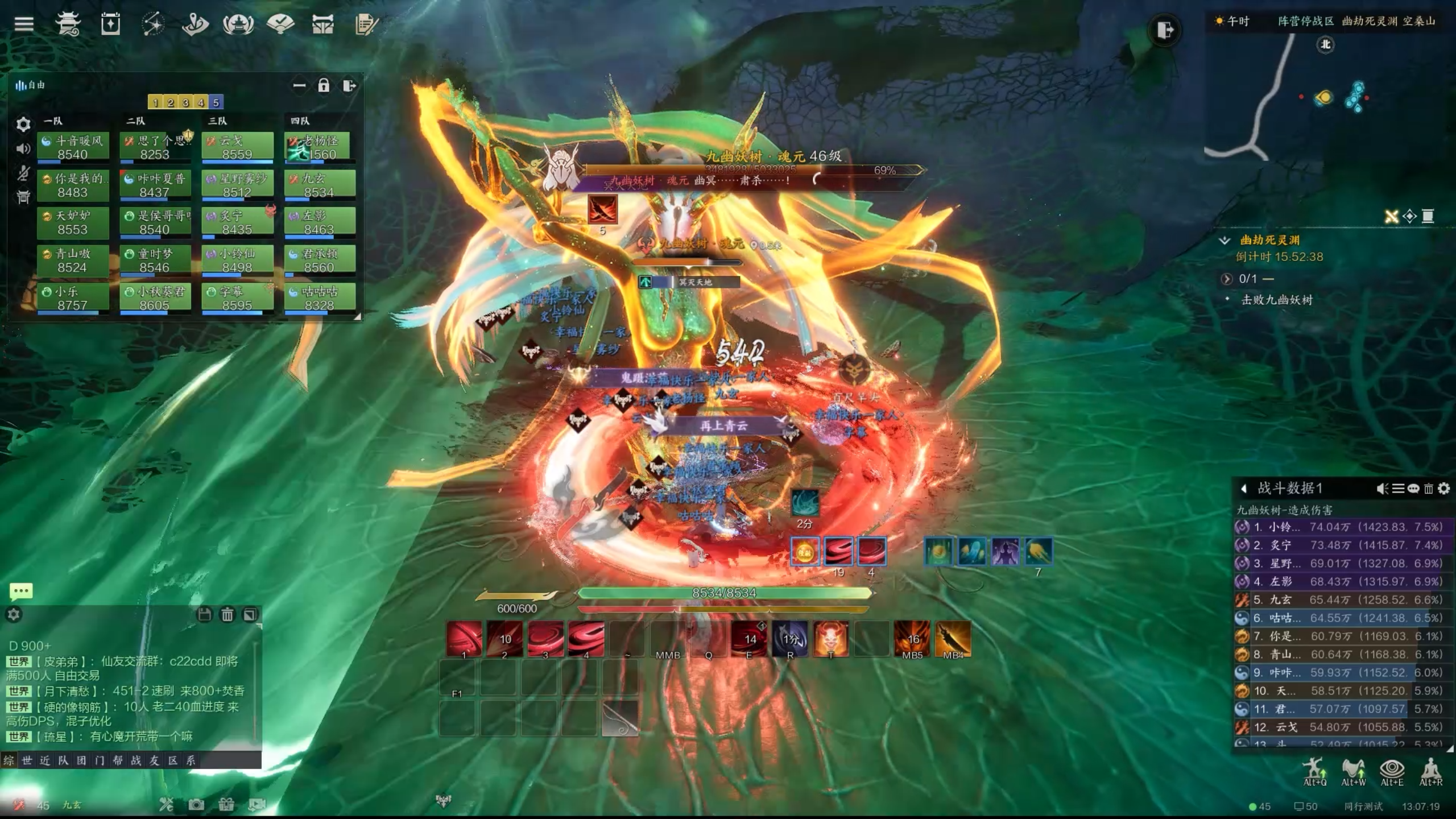This screenshot has height=819, width=1456.
Task: Select 小铃 row in damage ranking
Action: point(1342,527)
